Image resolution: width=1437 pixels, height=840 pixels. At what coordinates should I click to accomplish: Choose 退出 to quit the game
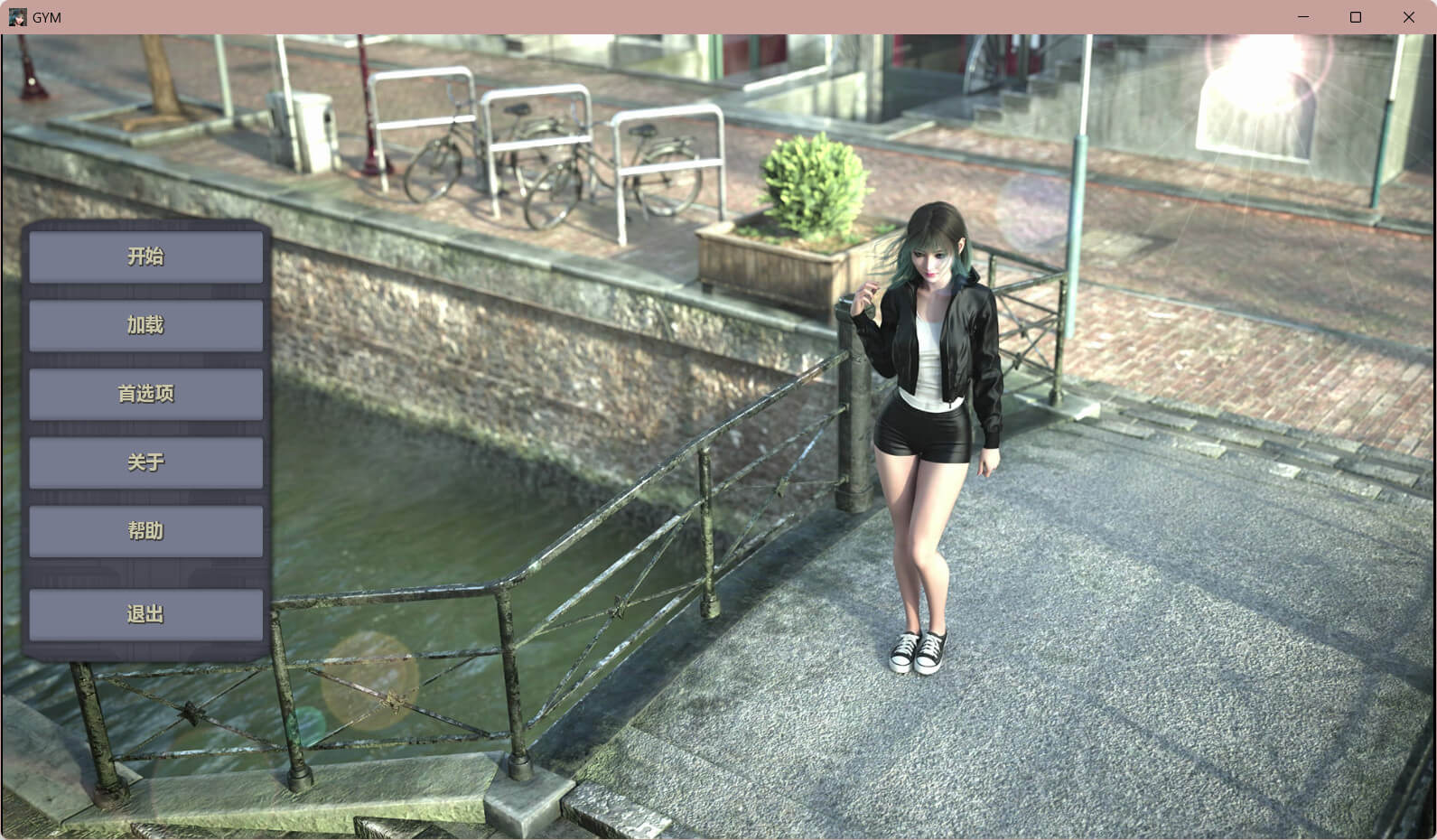point(145,614)
